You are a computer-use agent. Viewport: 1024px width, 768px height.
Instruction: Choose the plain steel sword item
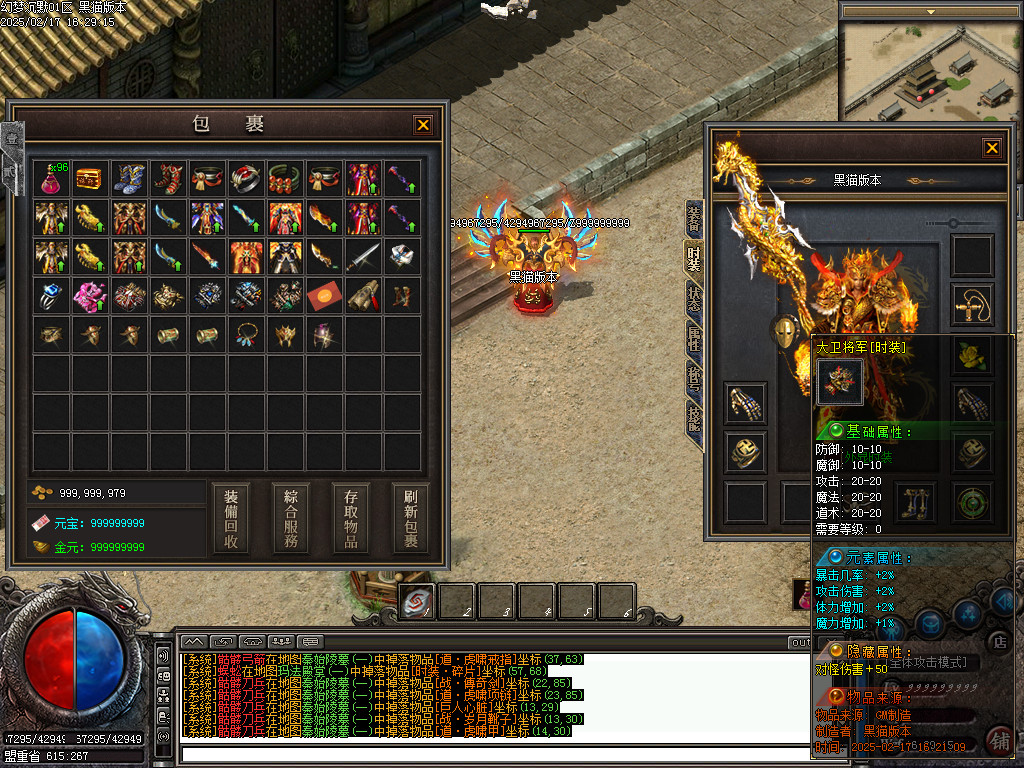[363, 257]
